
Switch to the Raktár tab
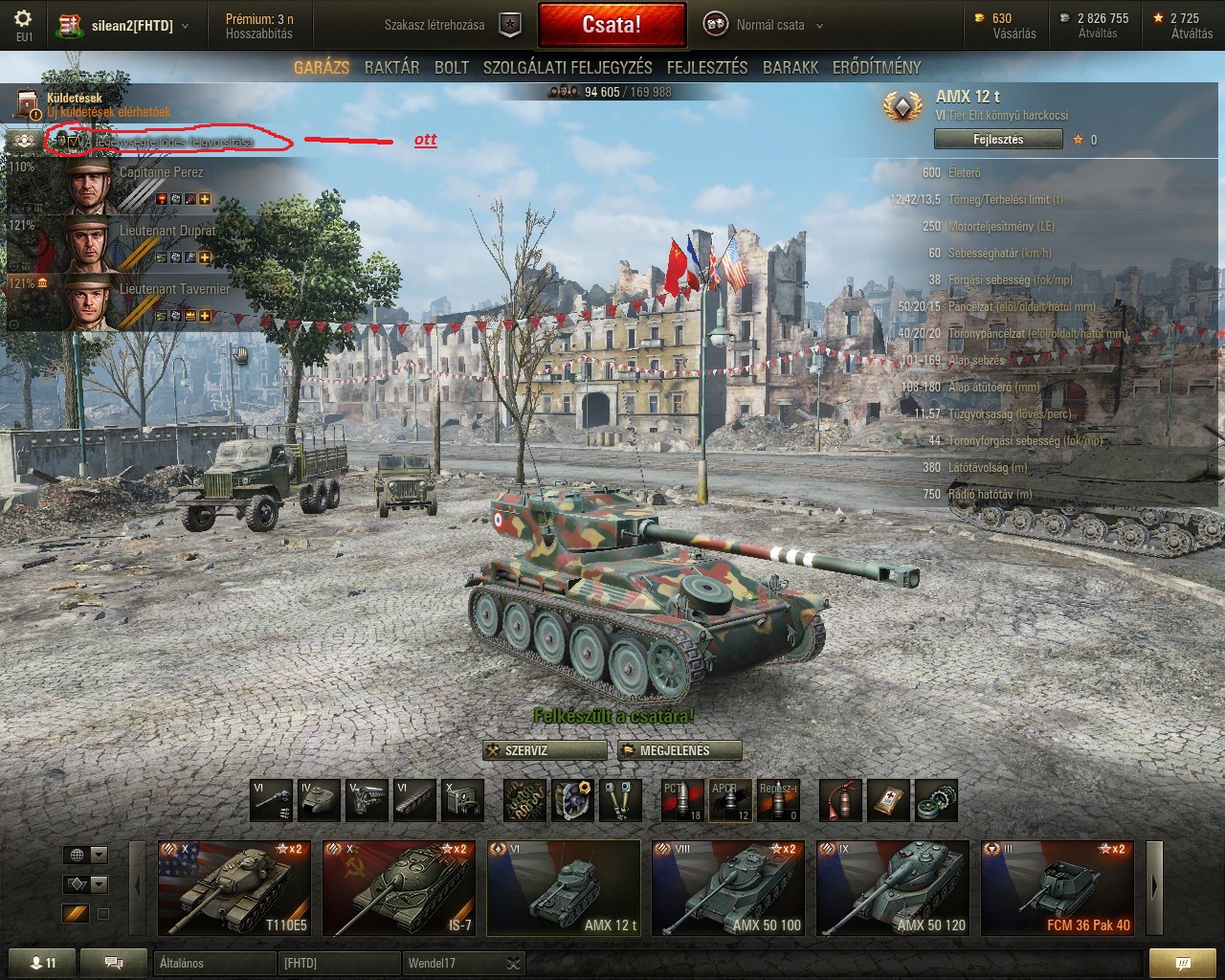(391, 67)
